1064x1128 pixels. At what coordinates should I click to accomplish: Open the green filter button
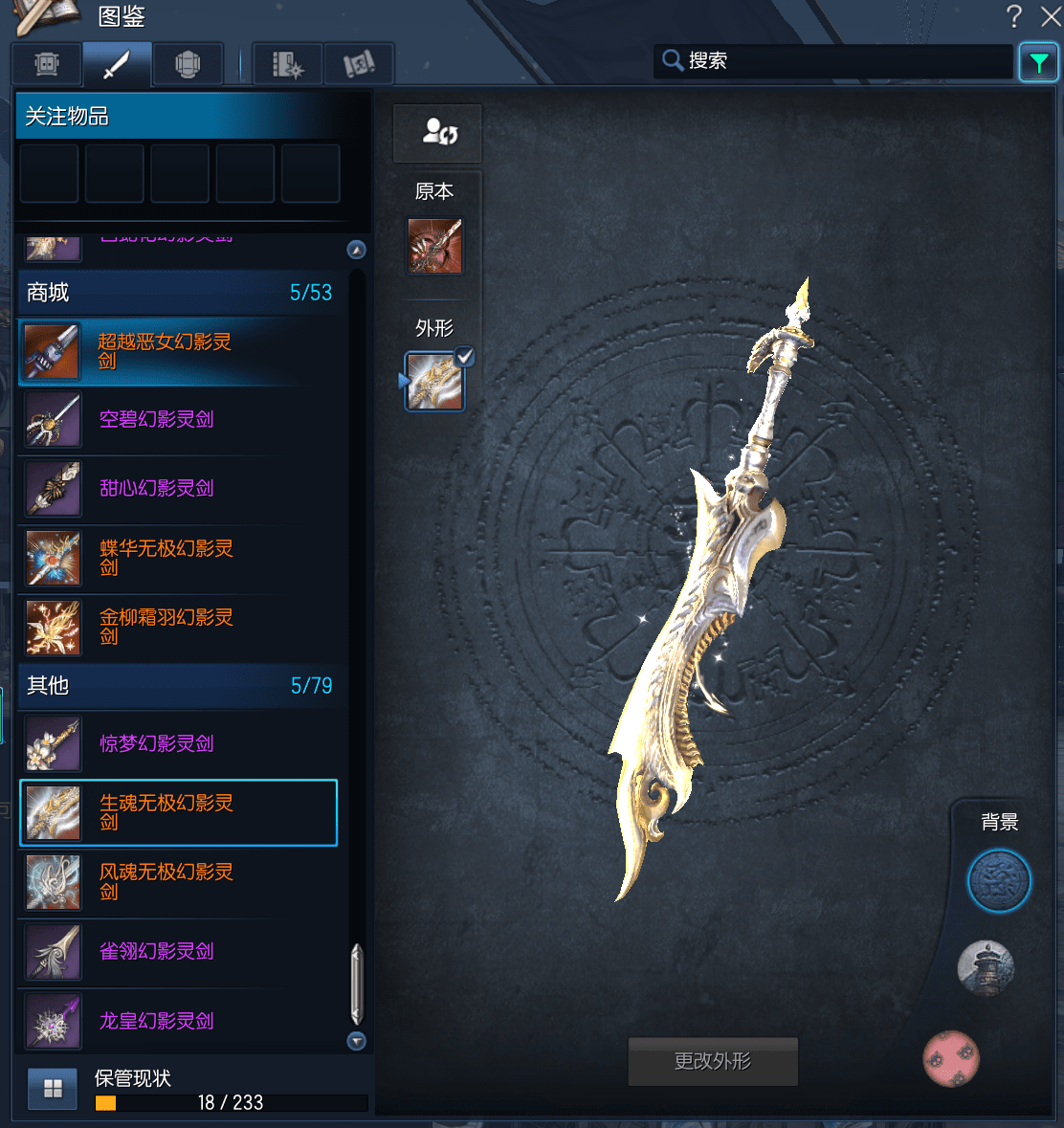click(x=1038, y=63)
